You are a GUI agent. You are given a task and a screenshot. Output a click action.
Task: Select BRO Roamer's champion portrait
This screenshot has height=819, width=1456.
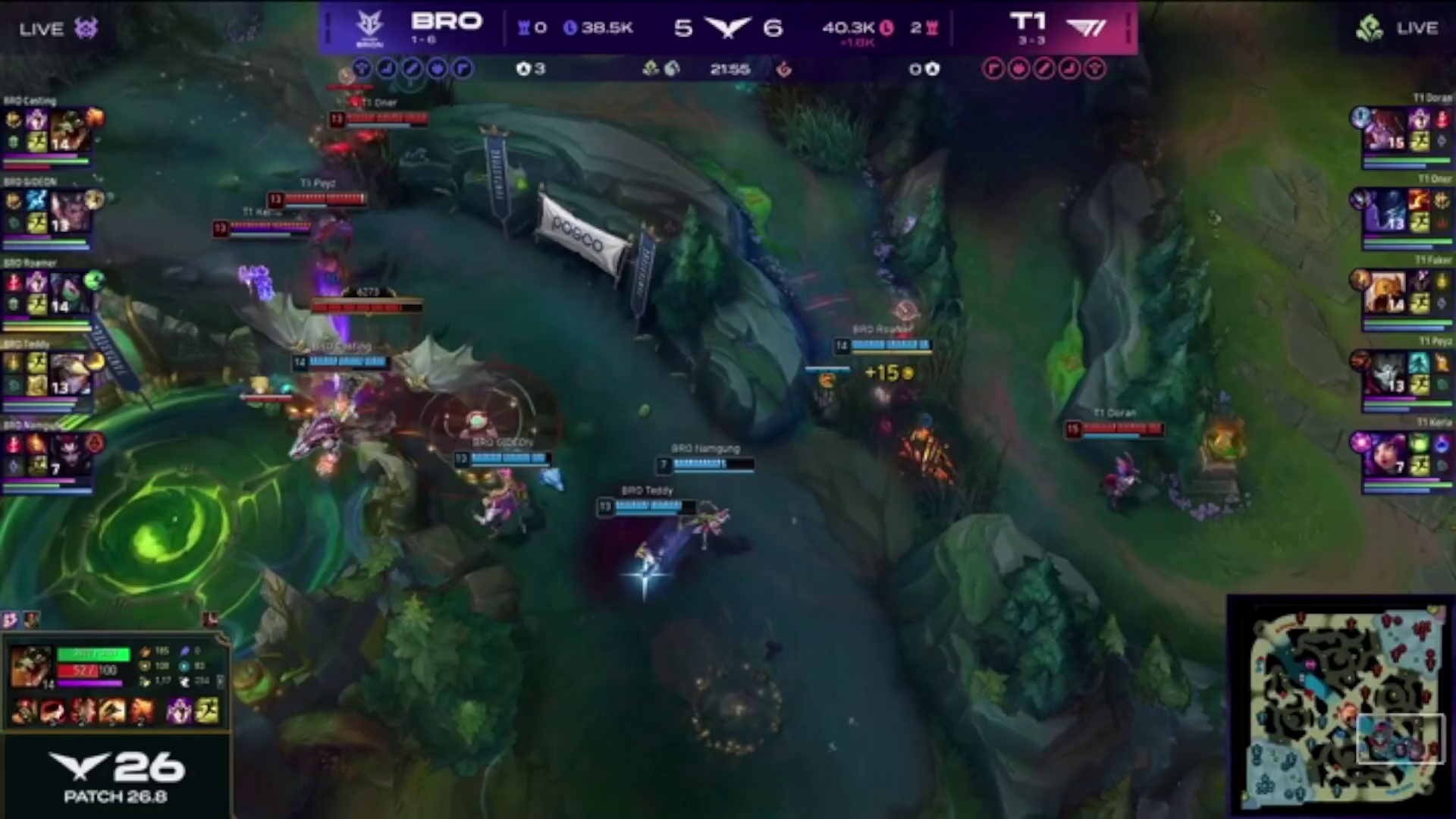click(69, 293)
